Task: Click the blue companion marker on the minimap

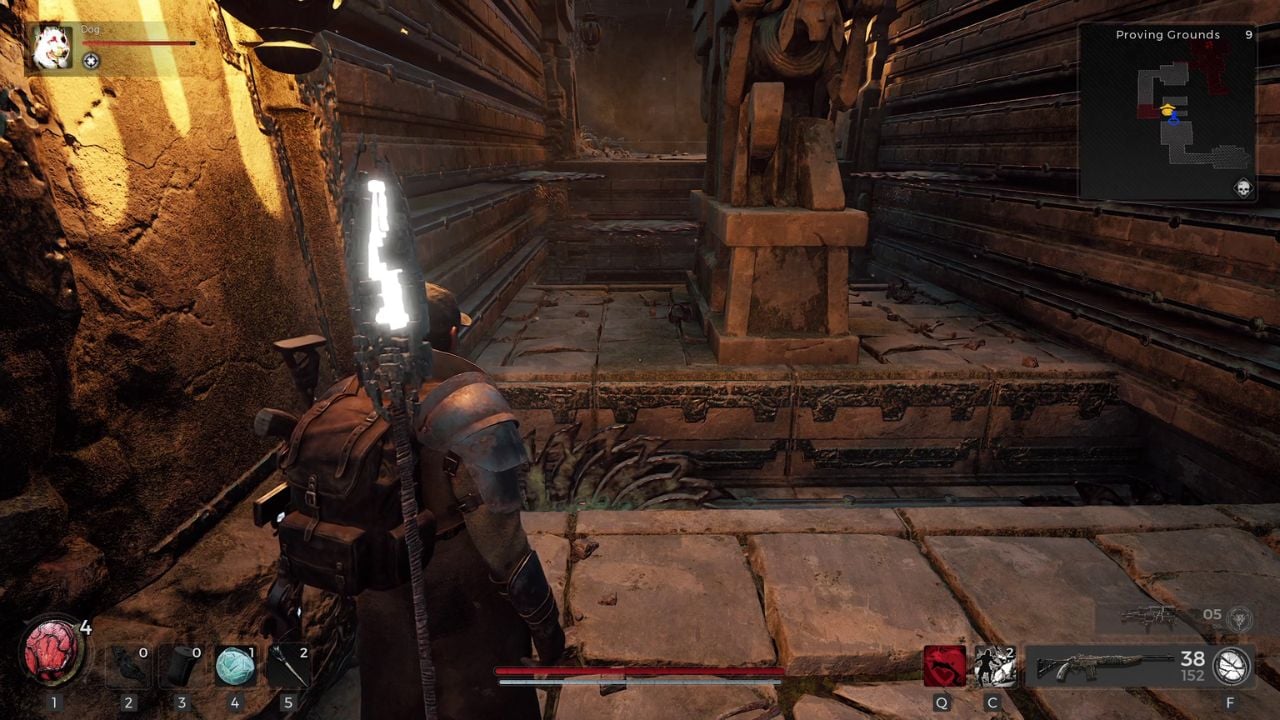Action: coord(1174,120)
